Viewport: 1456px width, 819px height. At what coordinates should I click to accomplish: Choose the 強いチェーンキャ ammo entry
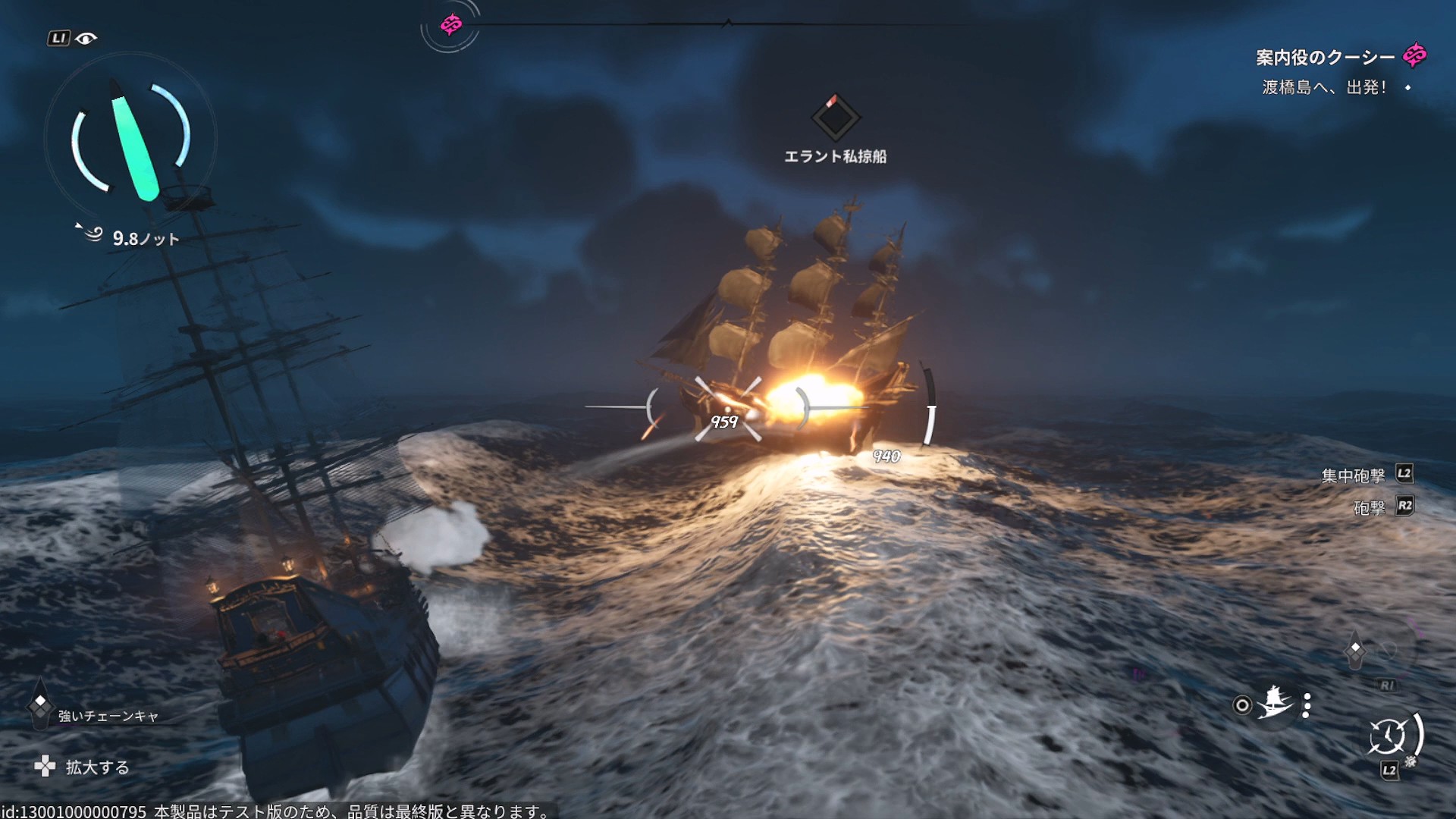[108, 716]
